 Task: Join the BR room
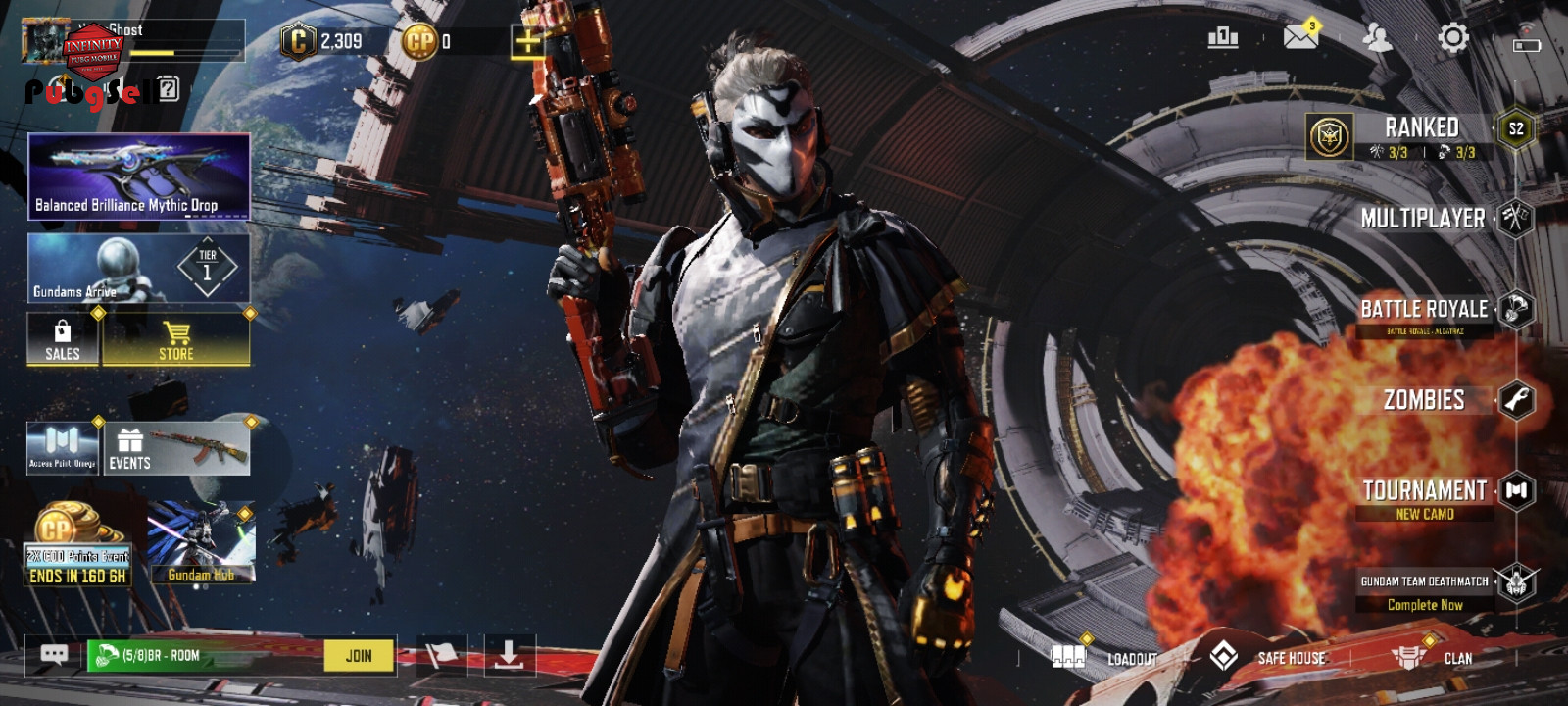click(x=359, y=656)
